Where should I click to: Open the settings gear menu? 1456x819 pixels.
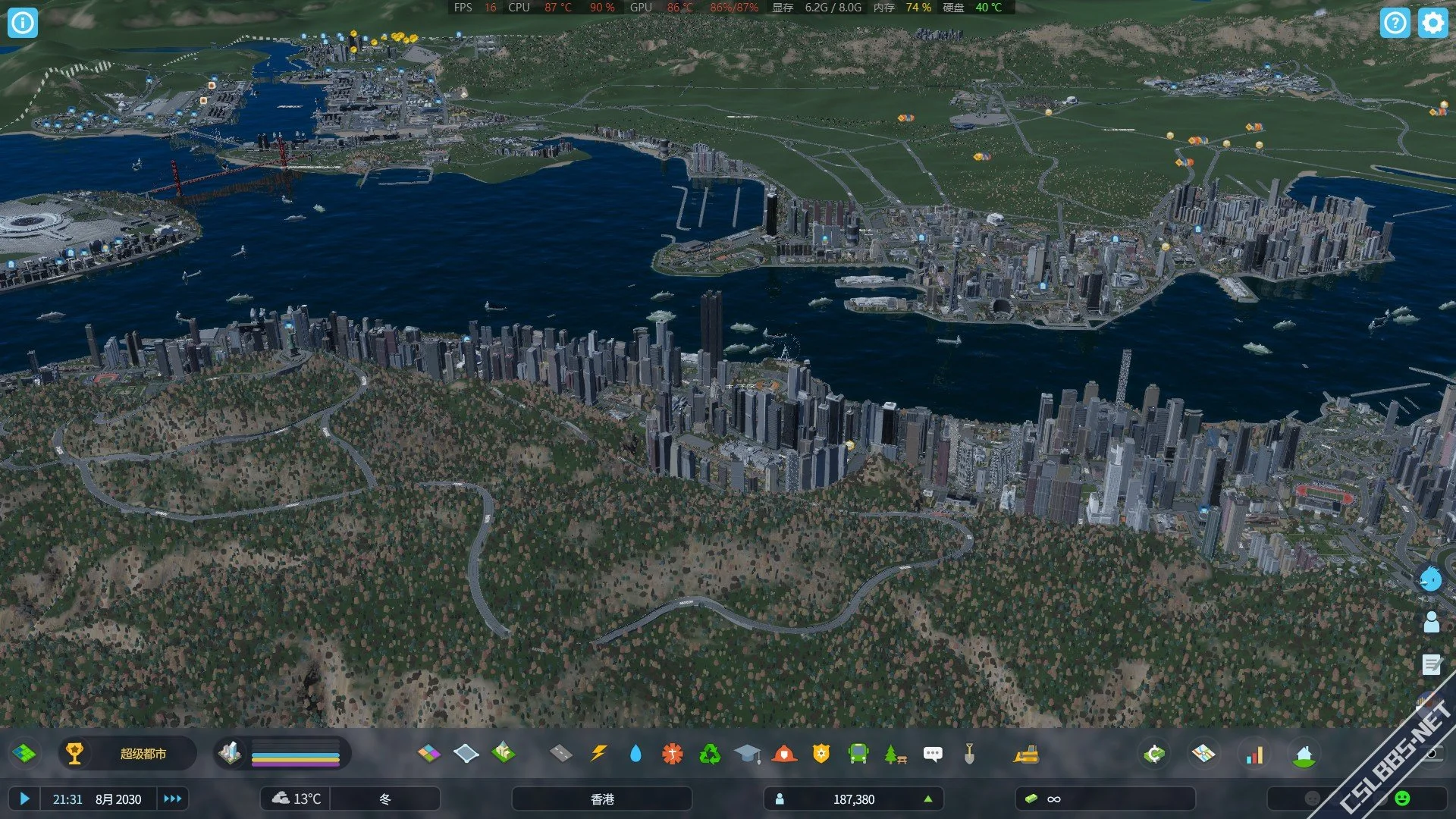tap(1432, 23)
